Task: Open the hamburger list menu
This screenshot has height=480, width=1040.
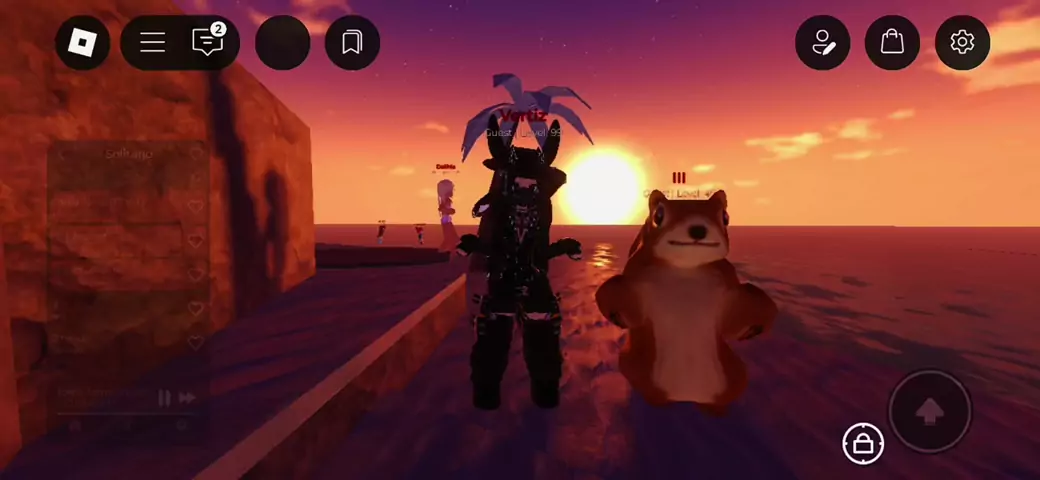Action: 152,42
